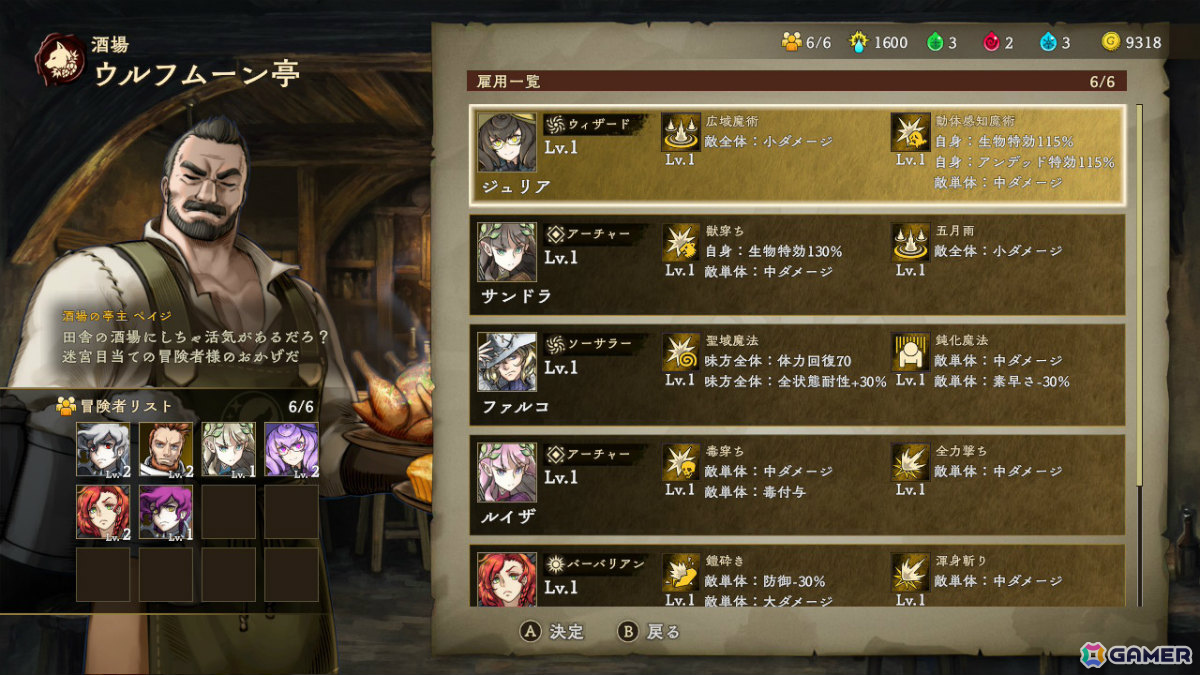Image resolution: width=1200 pixels, height=675 pixels.
Task: Select the brown-haired male adventurer portrait
Action: pos(166,449)
